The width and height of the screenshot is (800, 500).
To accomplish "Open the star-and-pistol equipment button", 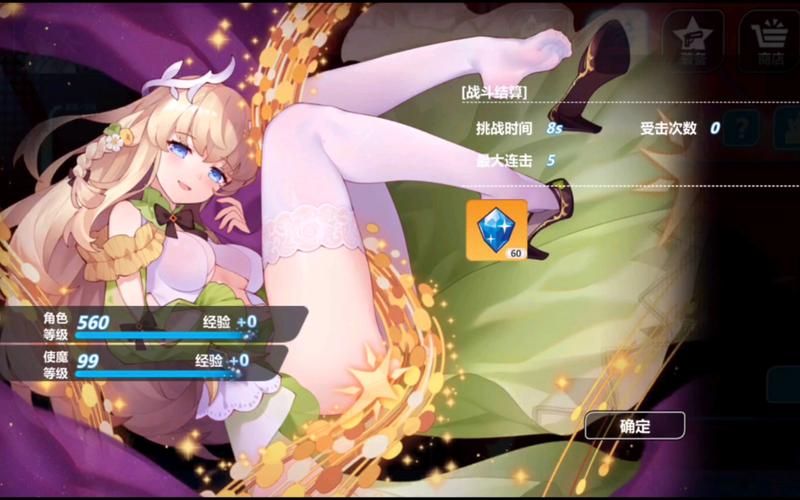I will 694,40.
